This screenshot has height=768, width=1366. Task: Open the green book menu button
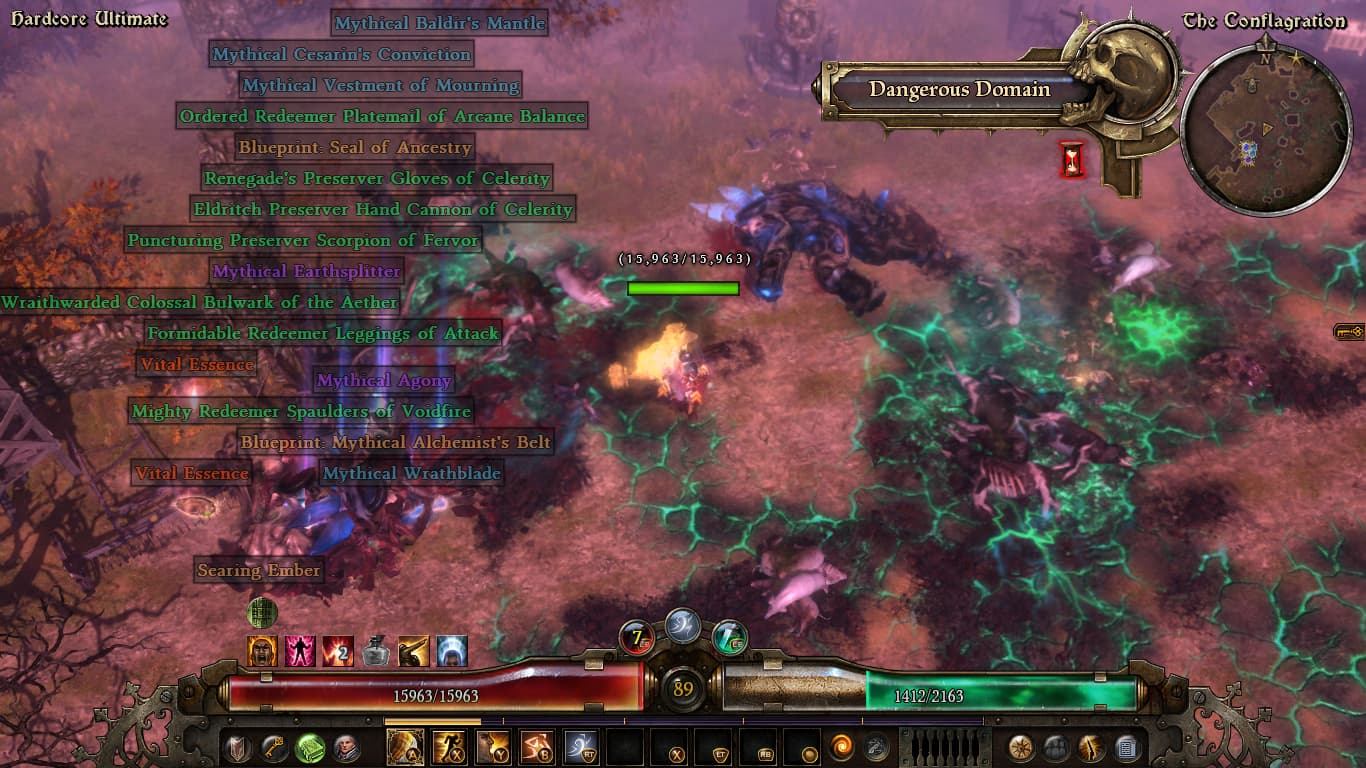(310, 748)
